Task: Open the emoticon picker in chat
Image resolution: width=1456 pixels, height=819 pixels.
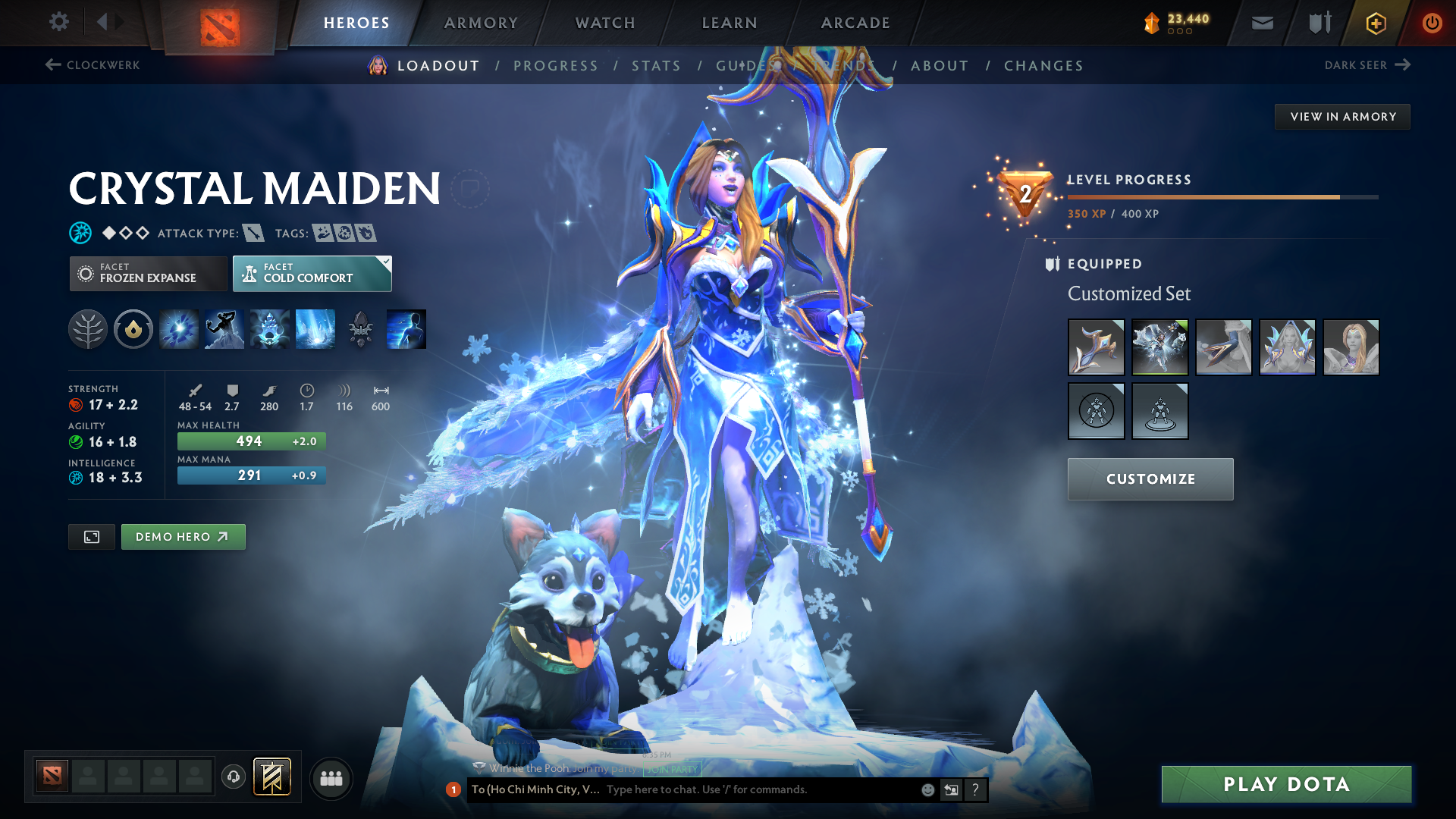Action: coord(927,789)
